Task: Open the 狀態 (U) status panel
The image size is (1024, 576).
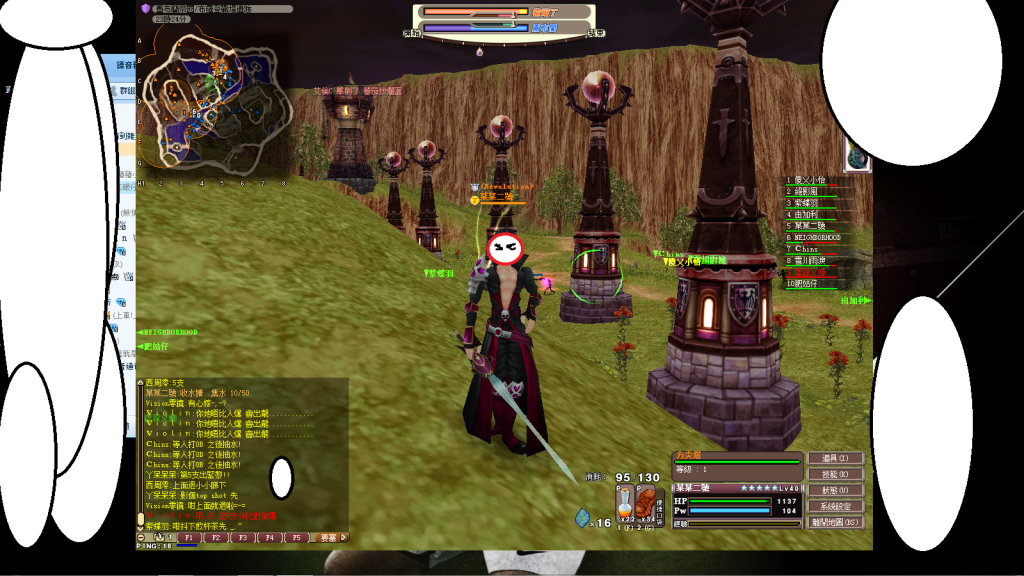Action: pos(835,490)
